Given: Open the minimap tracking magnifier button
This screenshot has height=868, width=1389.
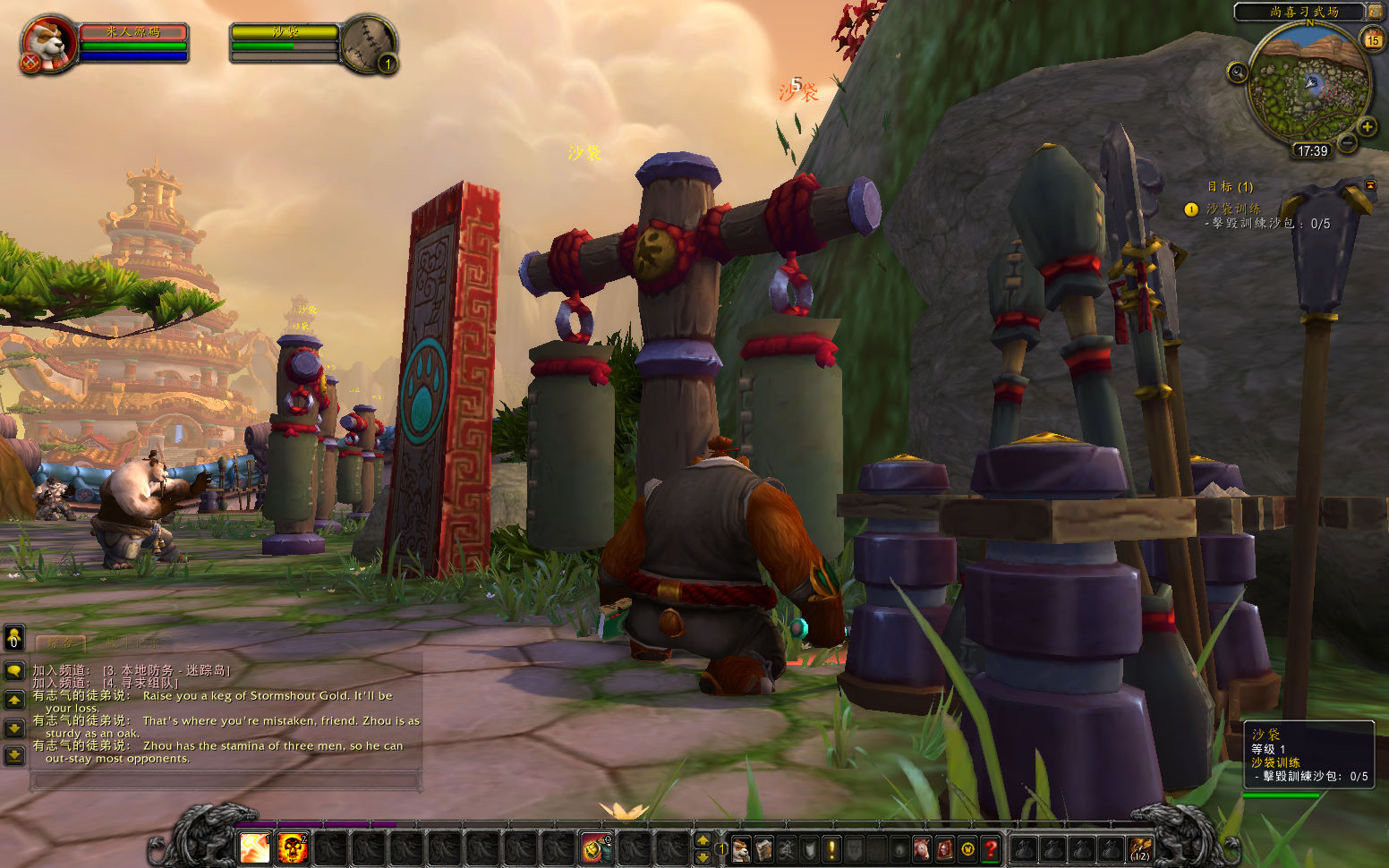Looking at the screenshot, I should click(1237, 72).
